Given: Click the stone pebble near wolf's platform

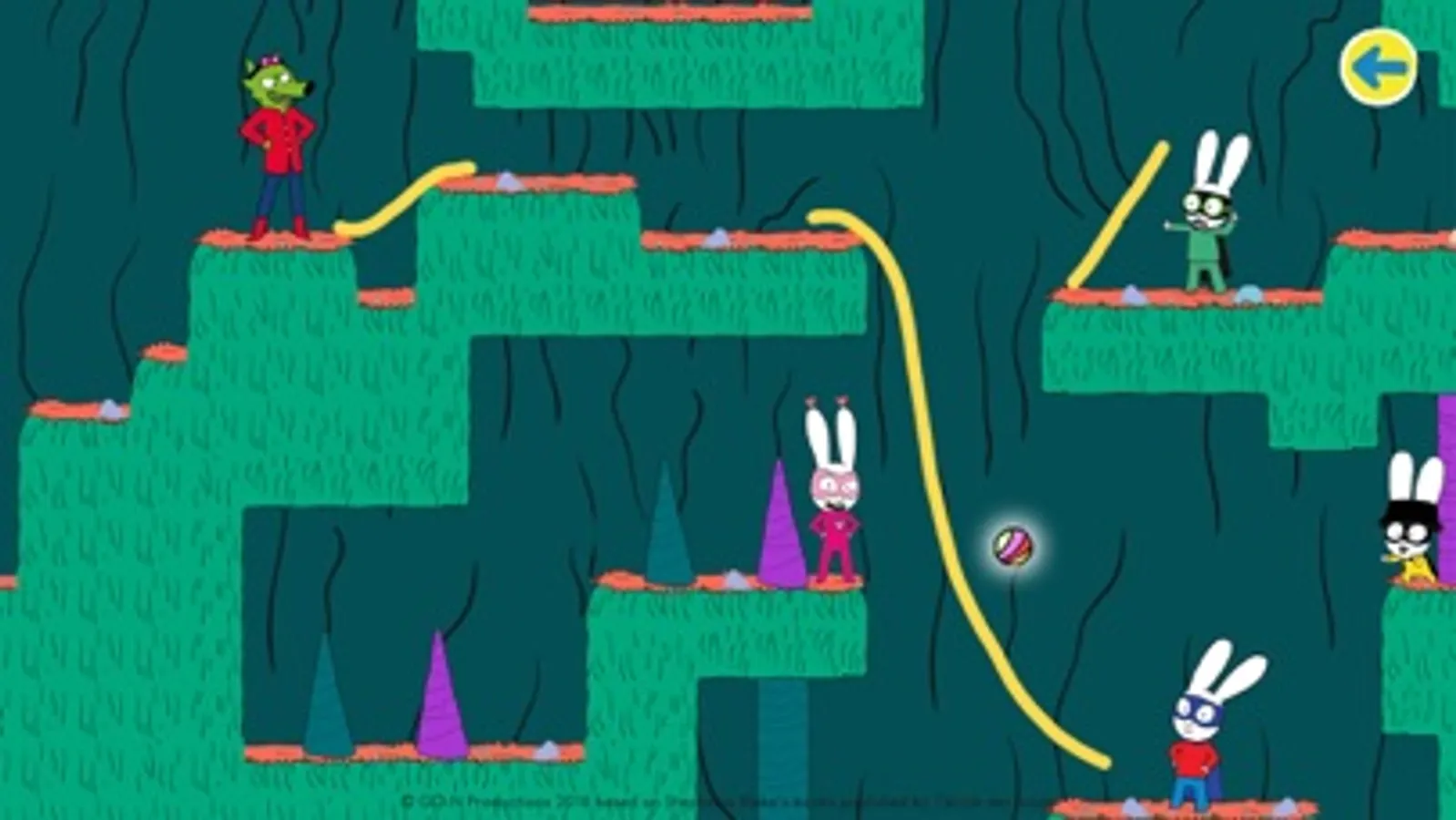Looking at the screenshot, I should (508, 182).
